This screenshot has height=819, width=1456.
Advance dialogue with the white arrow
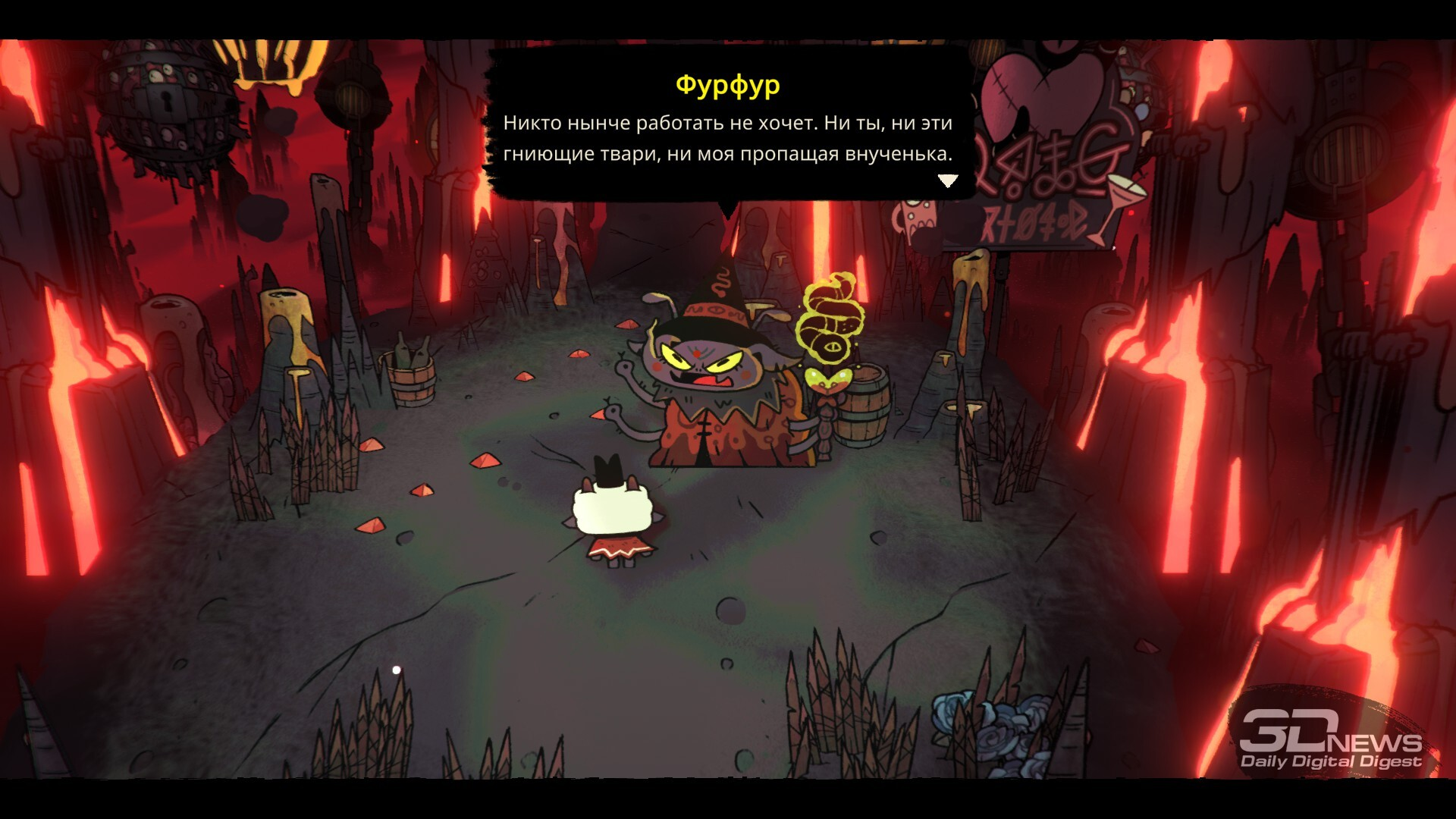pyautogui.click(x=948, y=180)
